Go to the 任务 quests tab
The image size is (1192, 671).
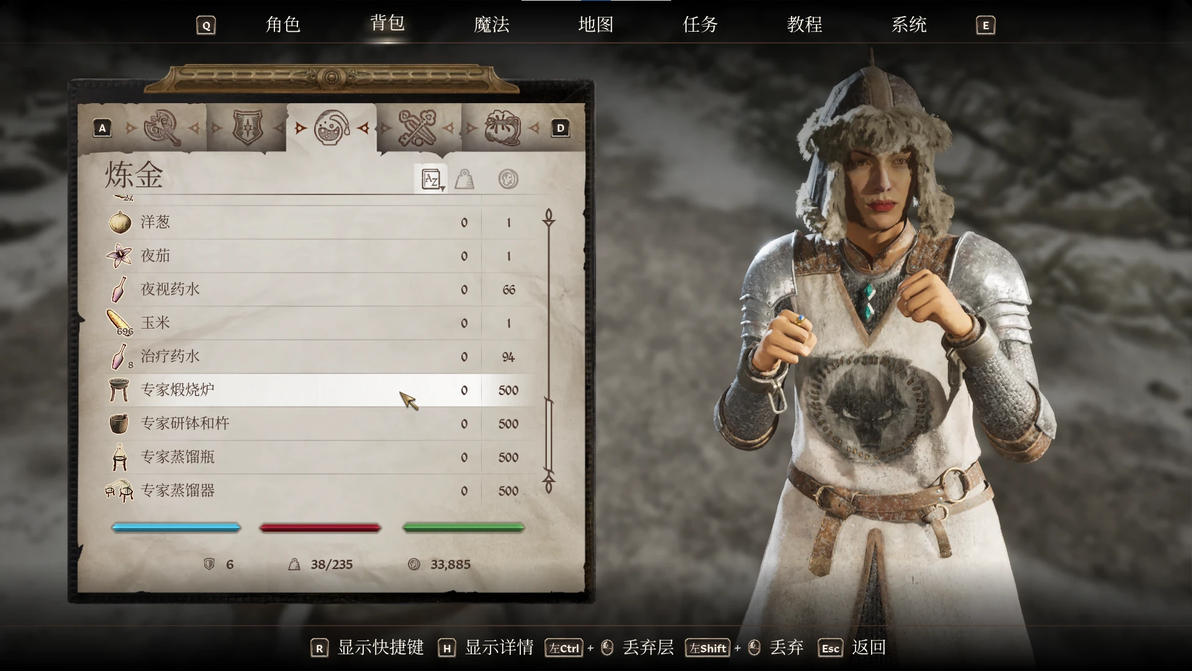[x=700, y=25]
